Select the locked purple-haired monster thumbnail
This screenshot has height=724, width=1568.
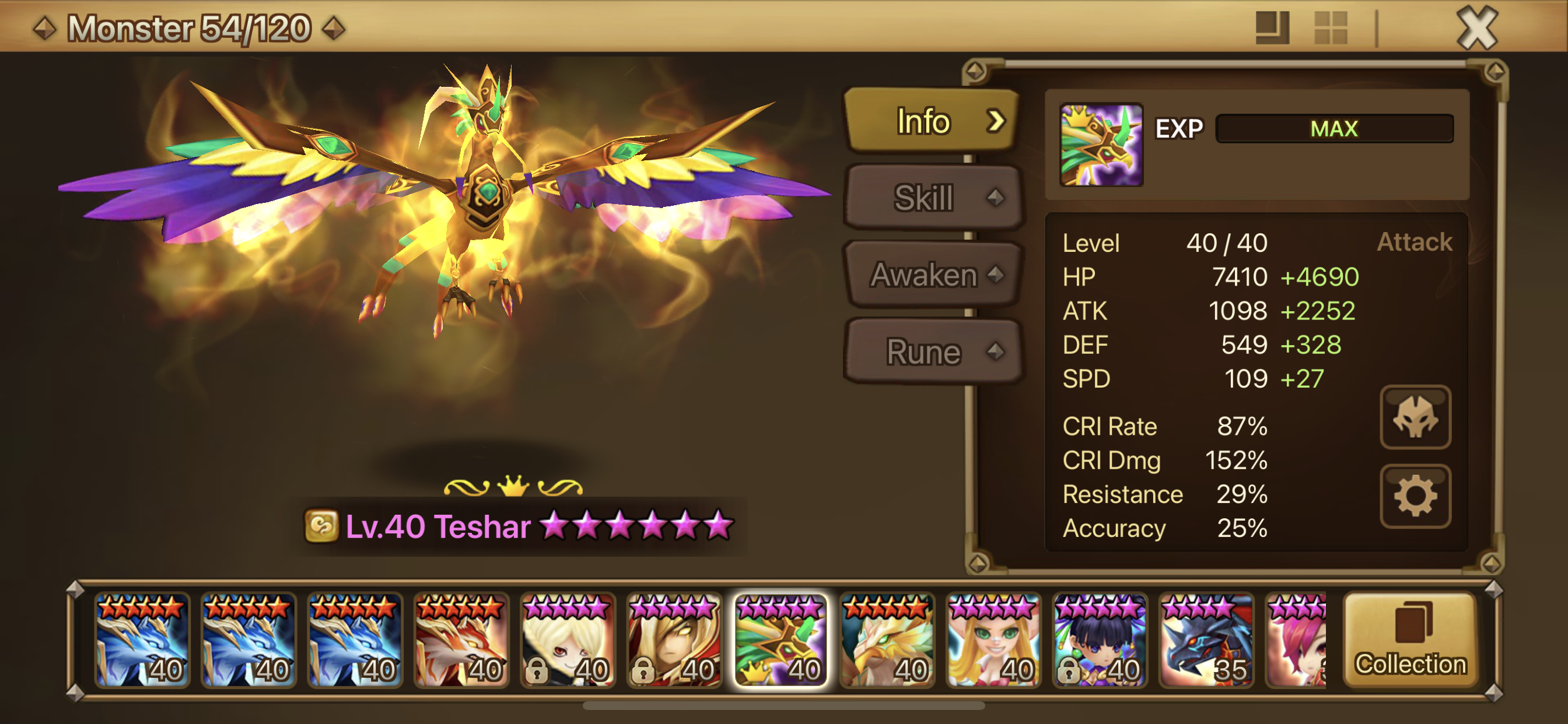1100,640
